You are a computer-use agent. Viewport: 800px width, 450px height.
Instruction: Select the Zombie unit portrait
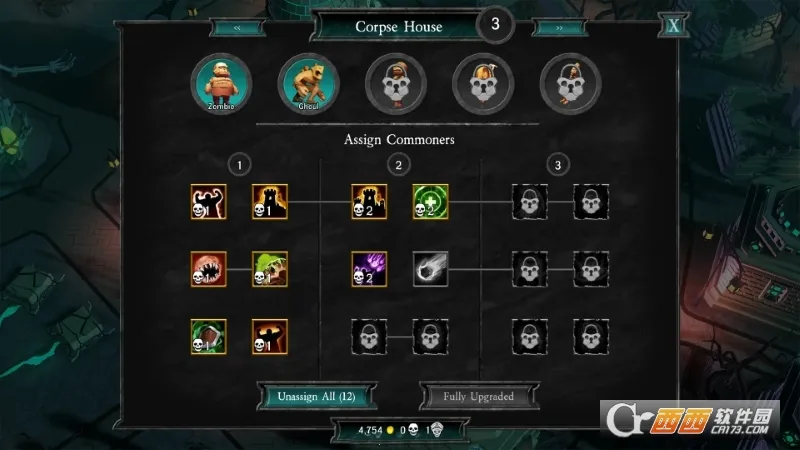pyautogui.click(x=223, y=82)
